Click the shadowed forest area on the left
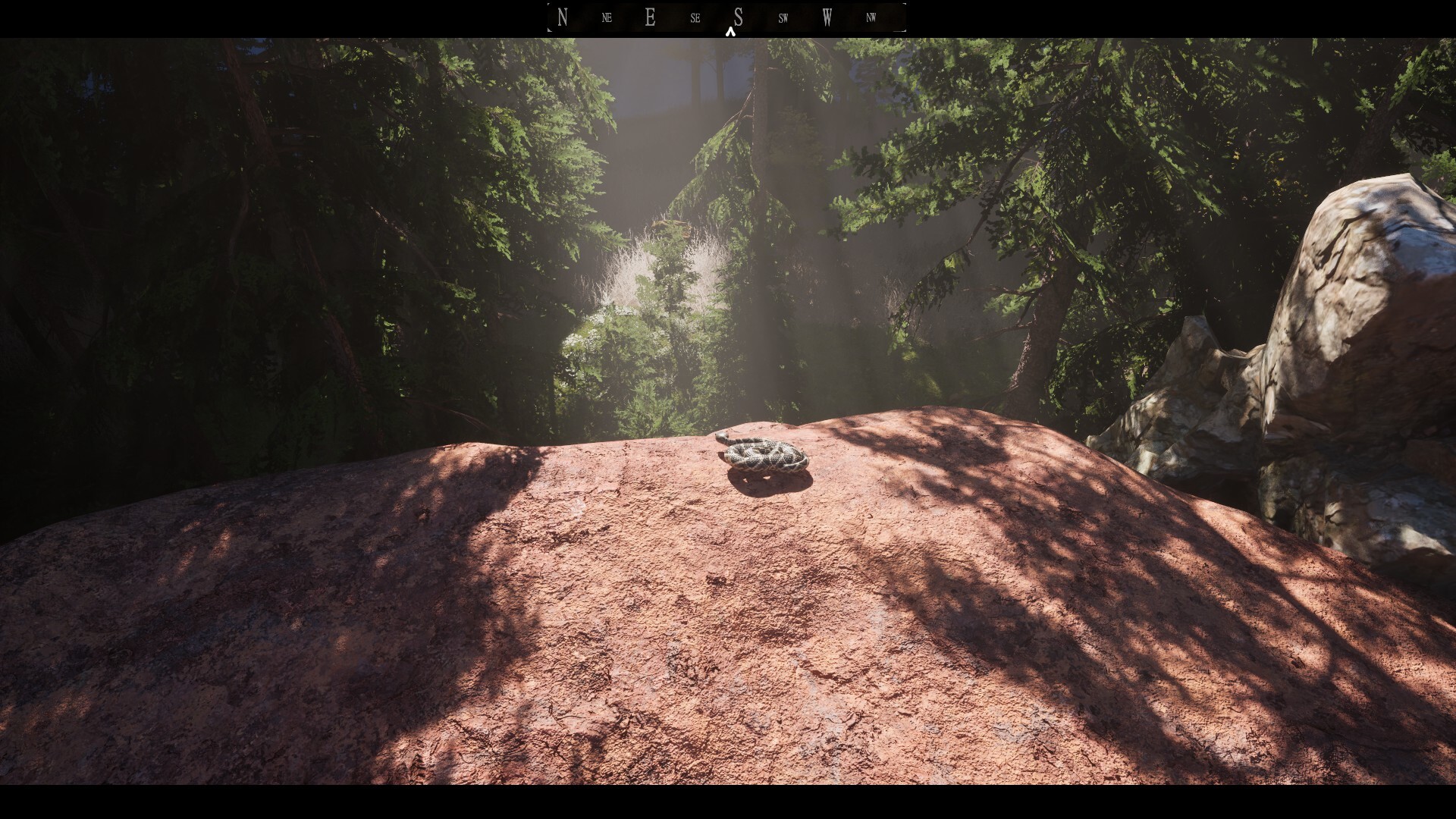The image size is (1456, 819). click(x=190, y=303)
